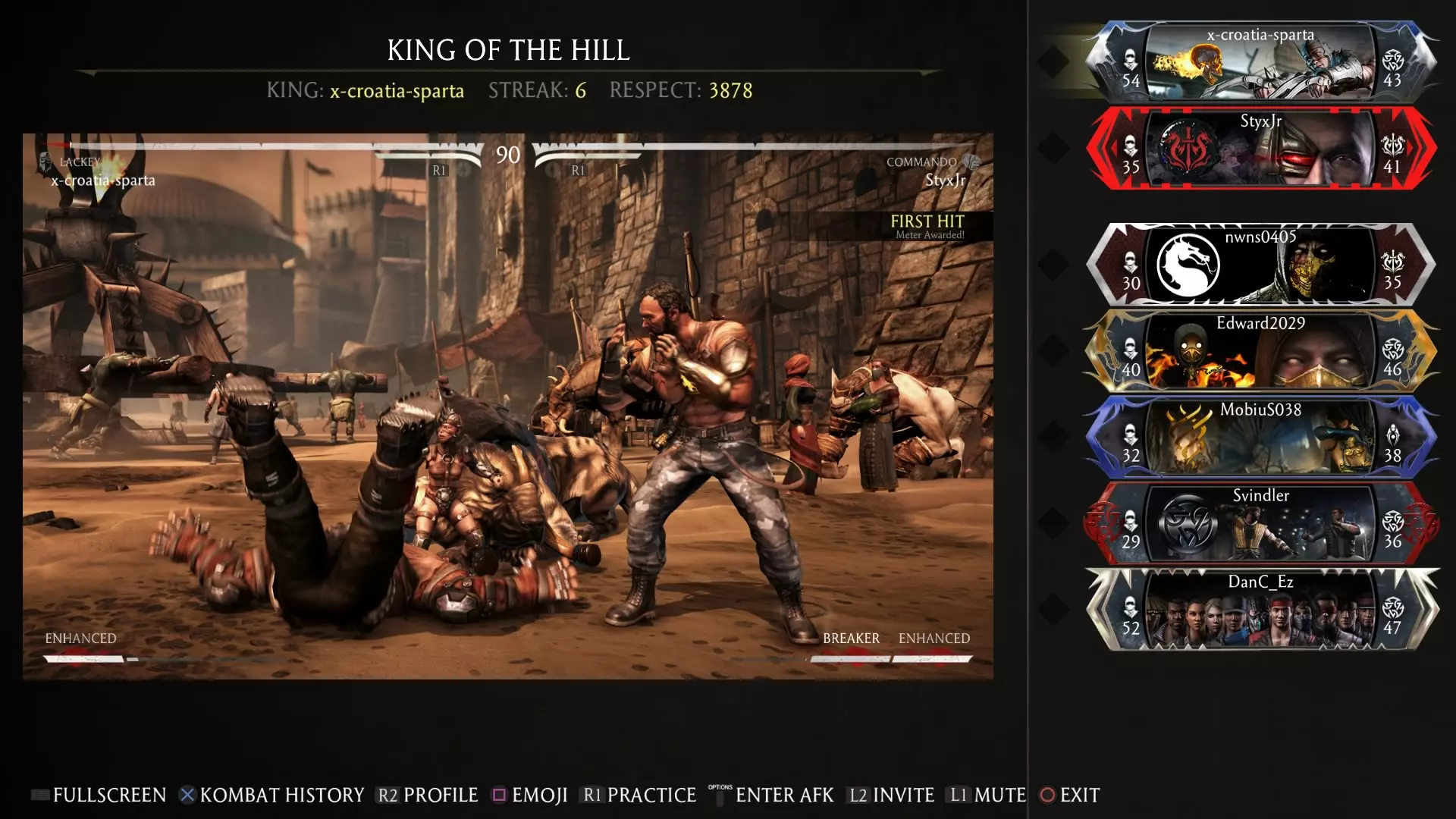Start Practice mode
This screenshot has height=819, width=1456.
pyautogui.click(x=639, y=795)
